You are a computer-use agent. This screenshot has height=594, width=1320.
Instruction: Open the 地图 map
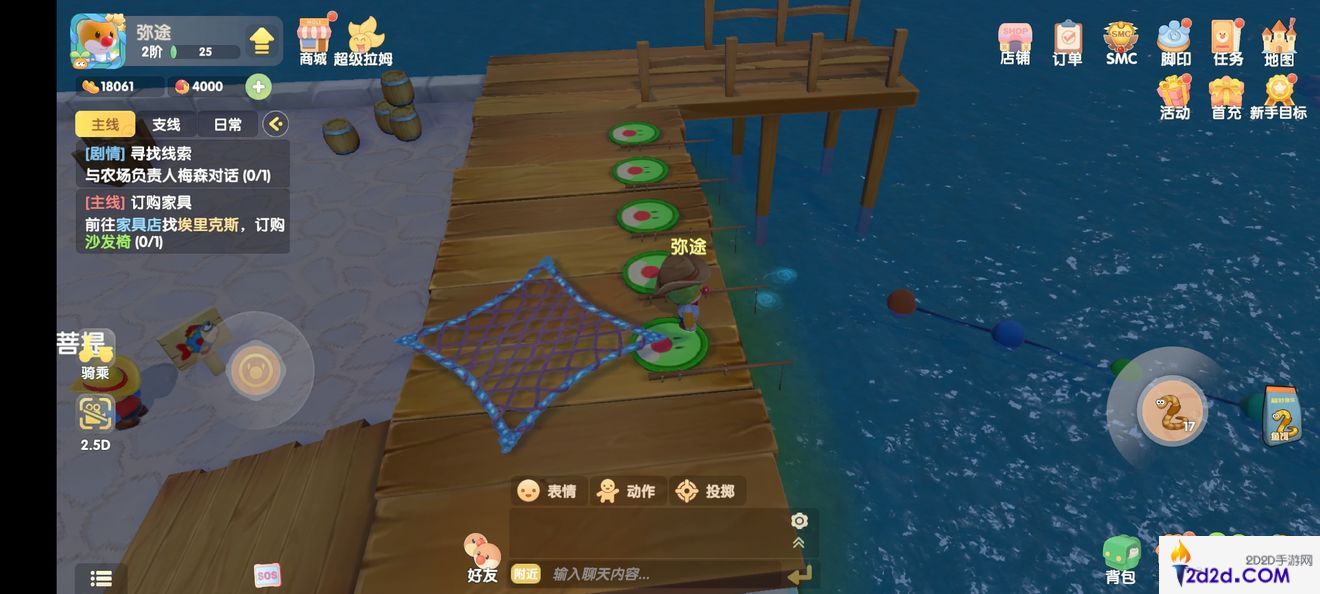1279,43
